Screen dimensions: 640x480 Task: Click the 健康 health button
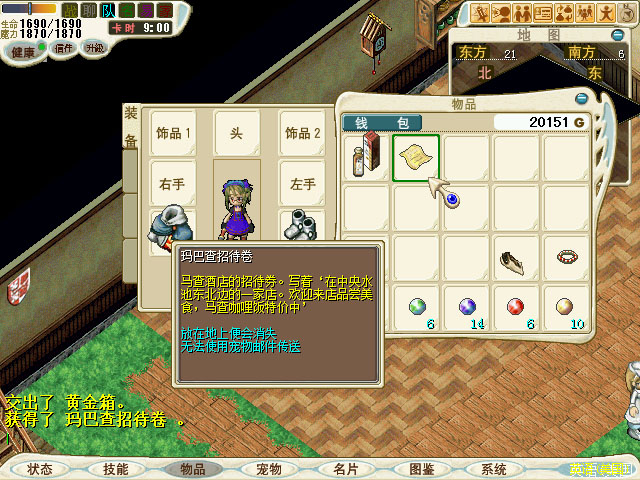tap(20, 48)
